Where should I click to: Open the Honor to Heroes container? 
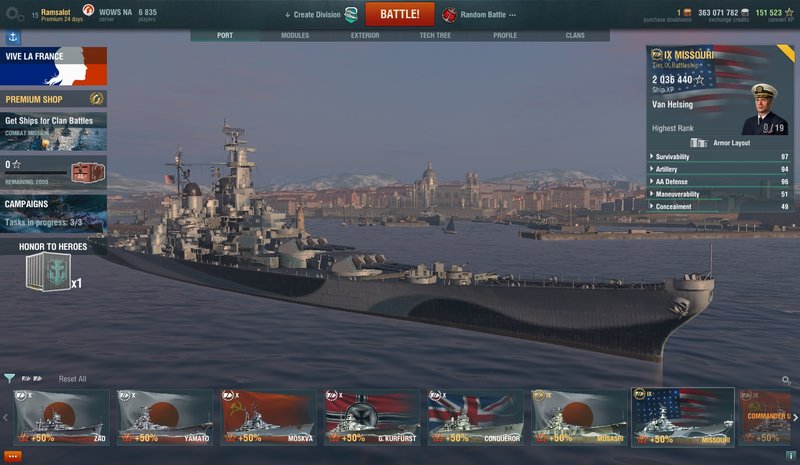[47, 270]
